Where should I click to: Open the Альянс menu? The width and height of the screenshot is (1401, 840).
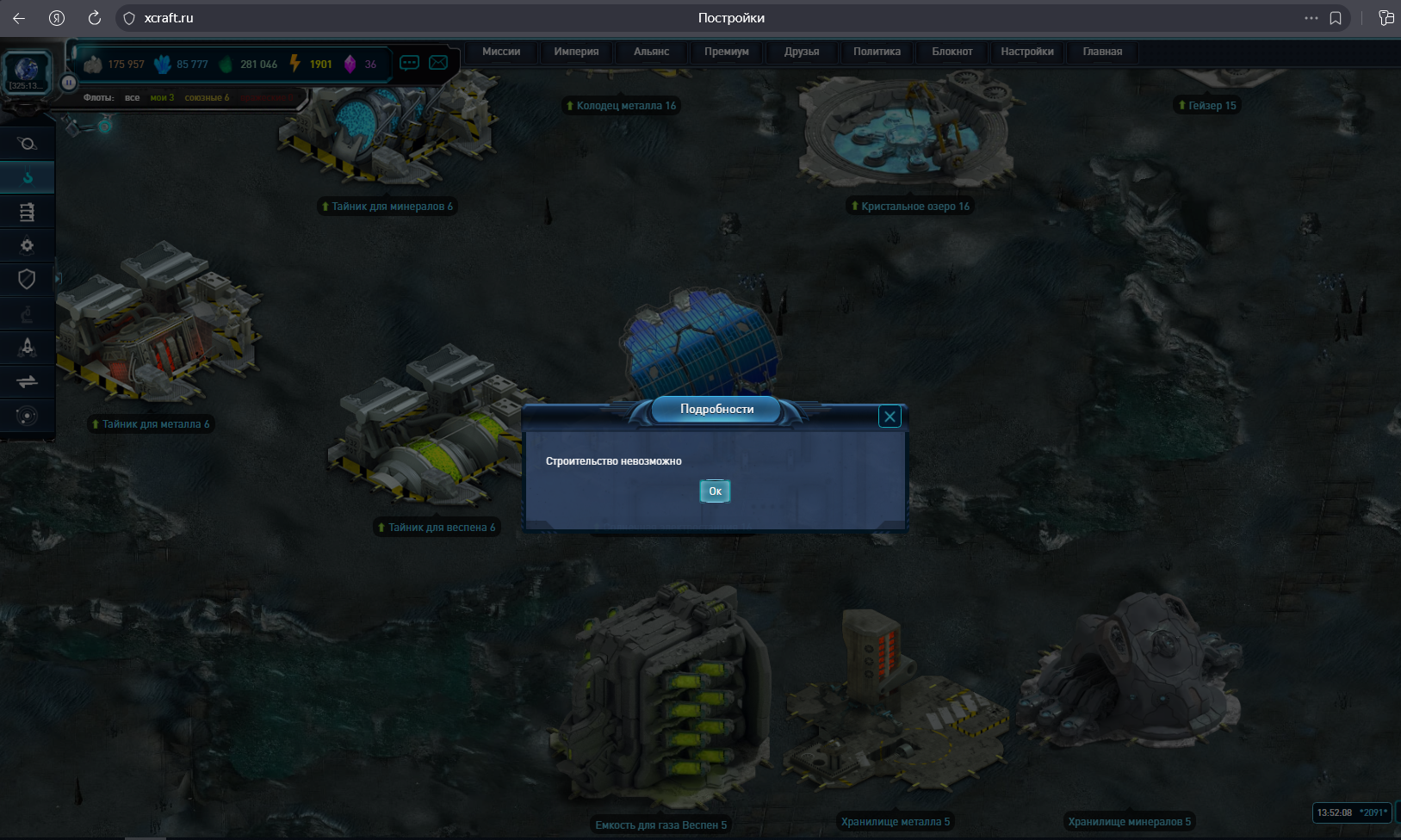tap(651, 52)
